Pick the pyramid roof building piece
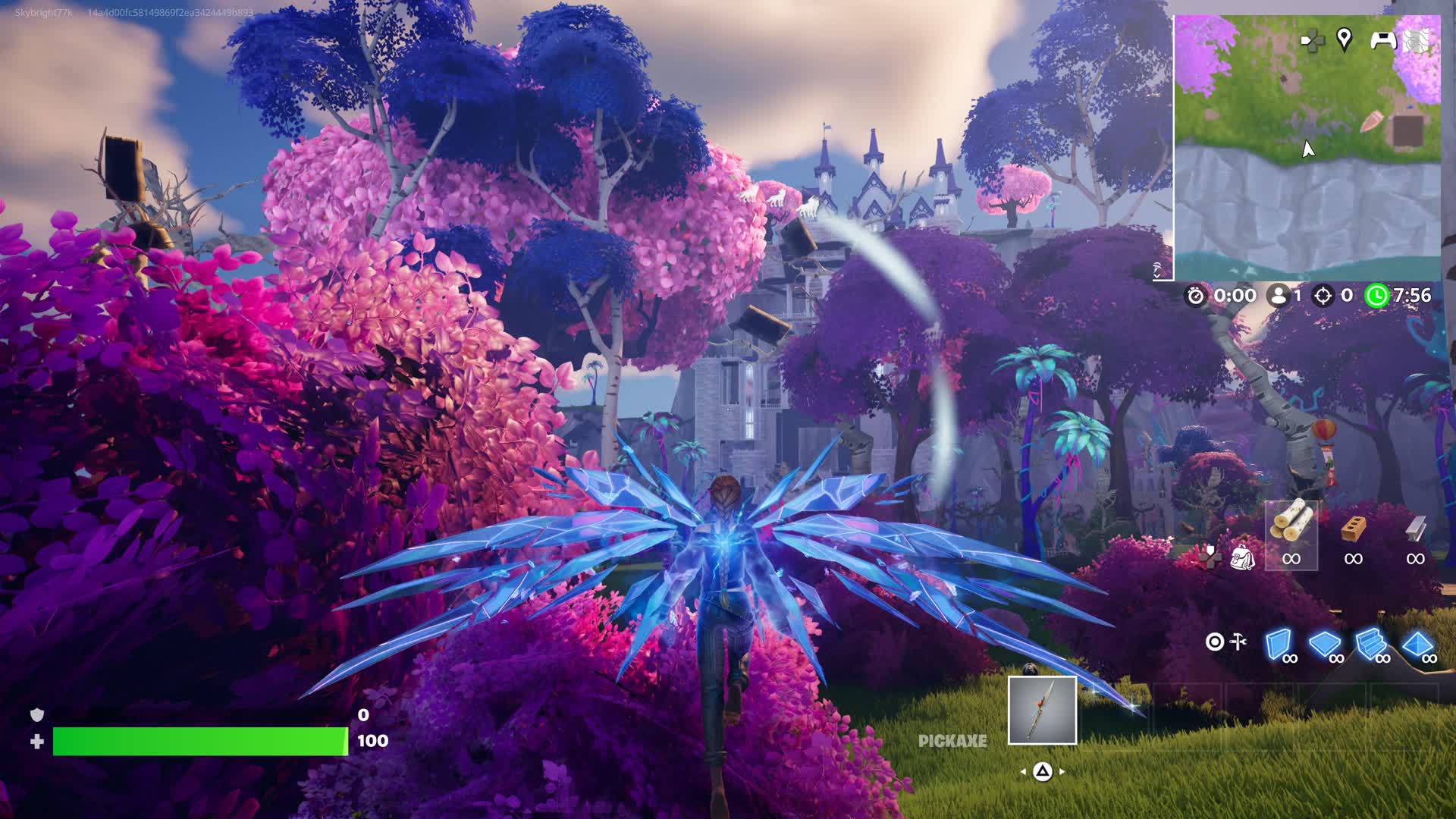 tap(1417, 644)
